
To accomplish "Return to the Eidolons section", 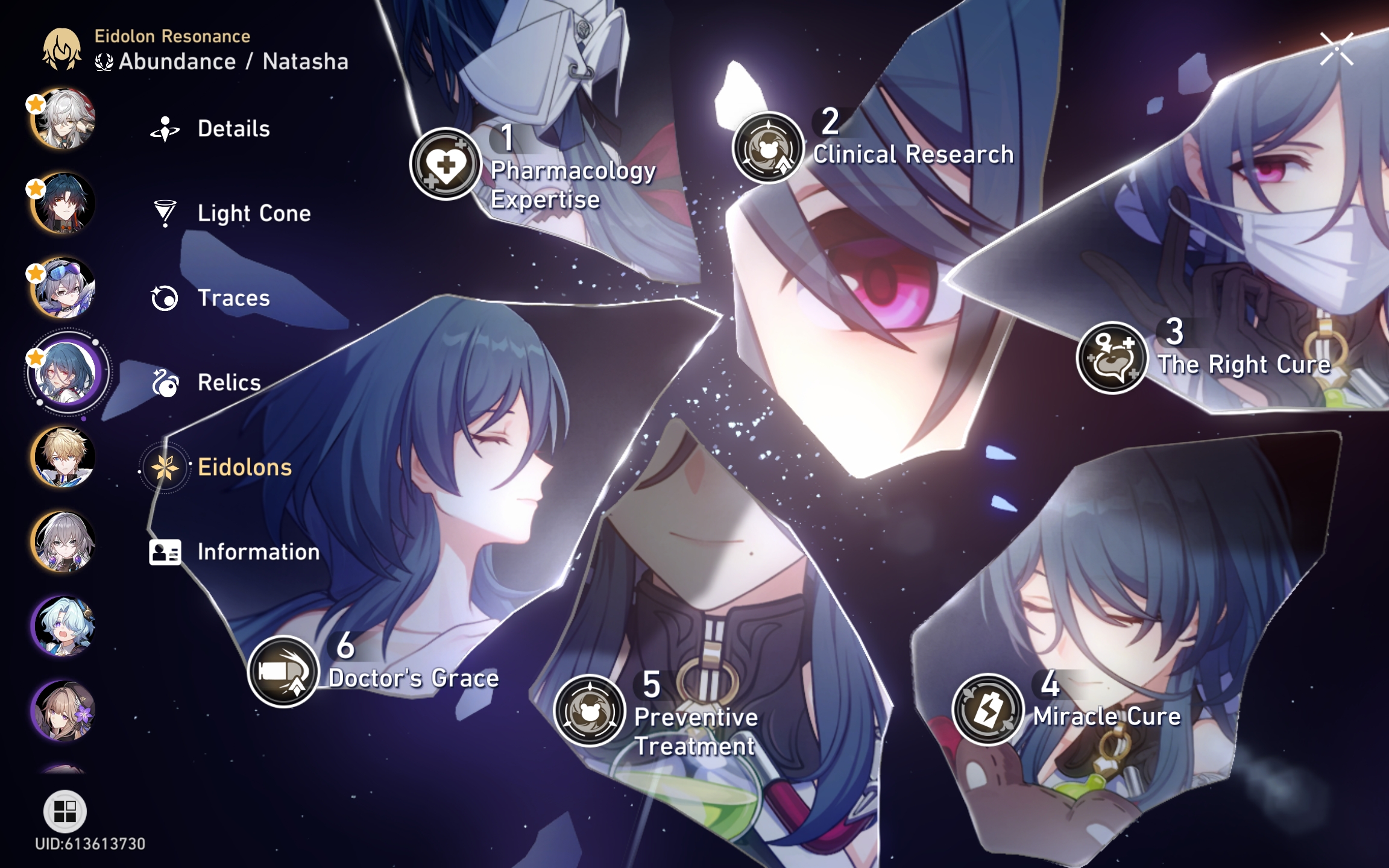I will (x=164, y=467).
